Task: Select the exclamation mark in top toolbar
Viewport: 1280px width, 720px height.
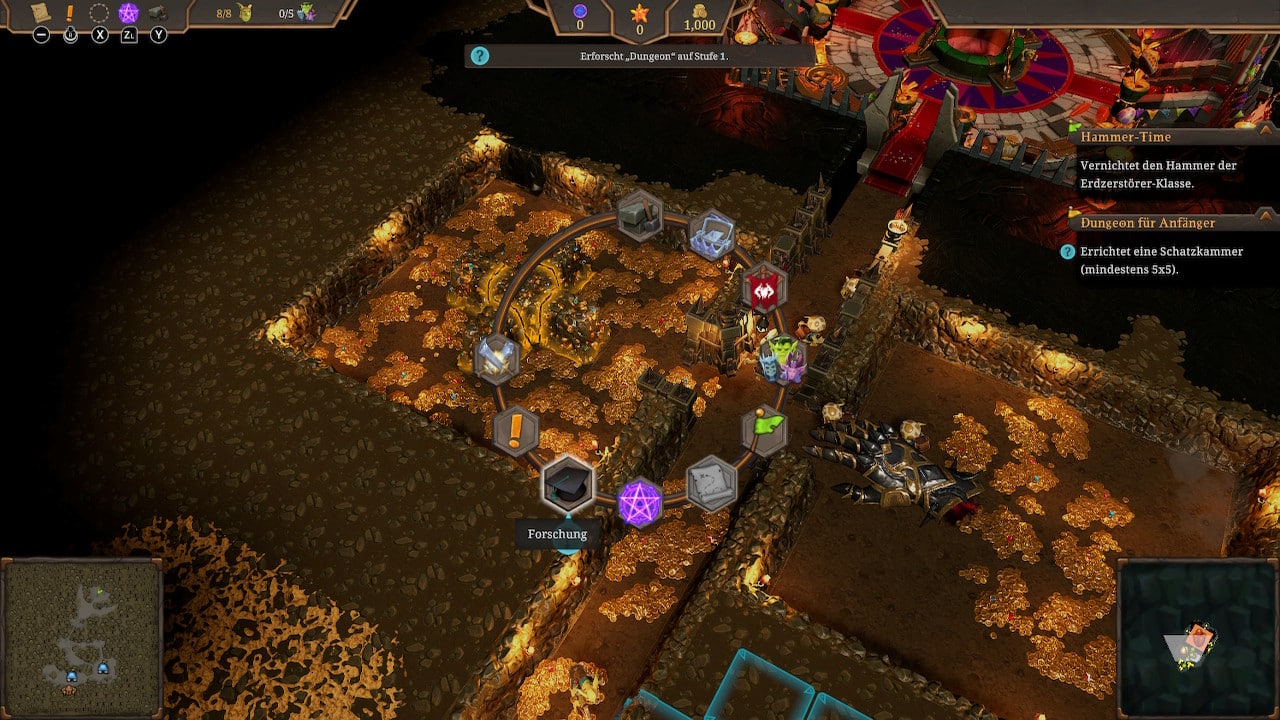Action: [70, 13]
